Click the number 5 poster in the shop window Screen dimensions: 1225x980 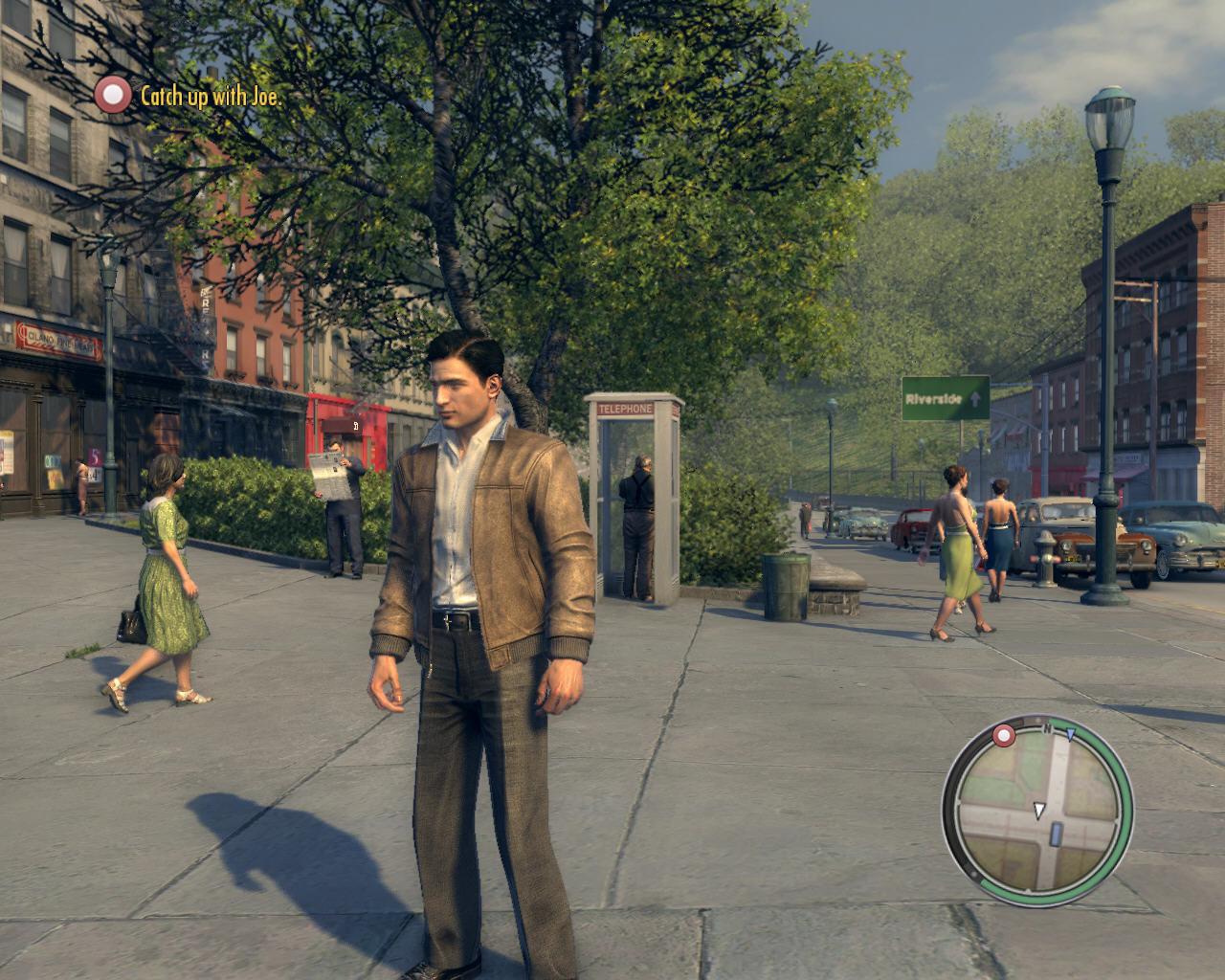click(96, 457)
